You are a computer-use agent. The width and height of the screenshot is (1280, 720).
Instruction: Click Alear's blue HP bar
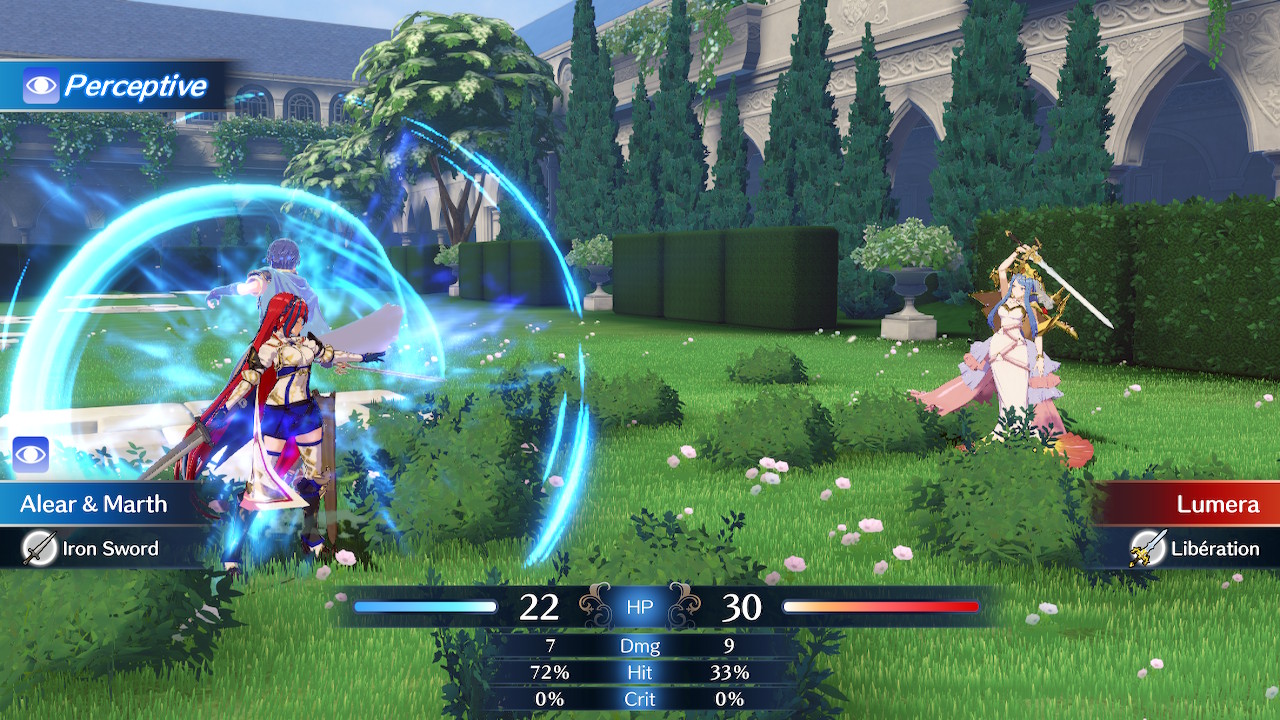coord(424,606)
